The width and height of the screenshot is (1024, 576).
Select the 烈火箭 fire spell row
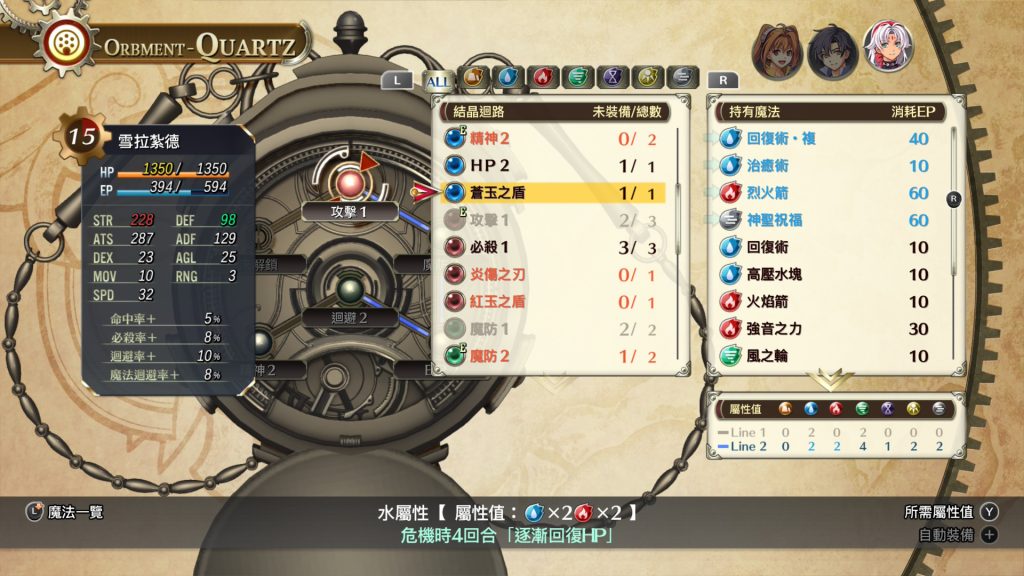point(829,193)
